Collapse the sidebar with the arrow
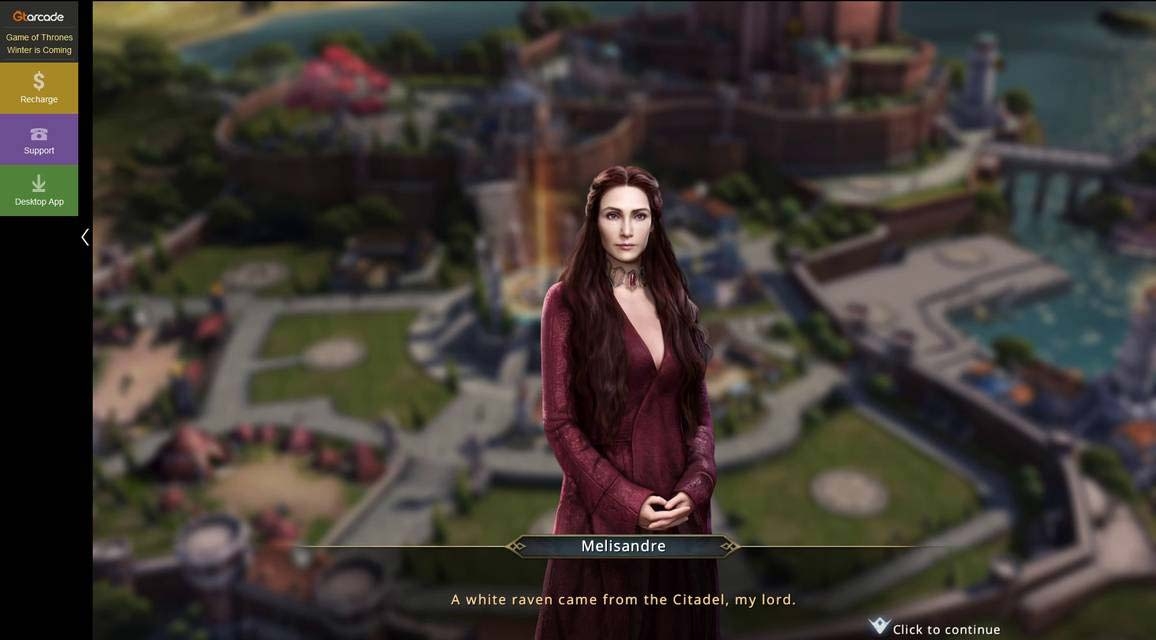Screen dimensions: 1156x640 coord(85,237)
